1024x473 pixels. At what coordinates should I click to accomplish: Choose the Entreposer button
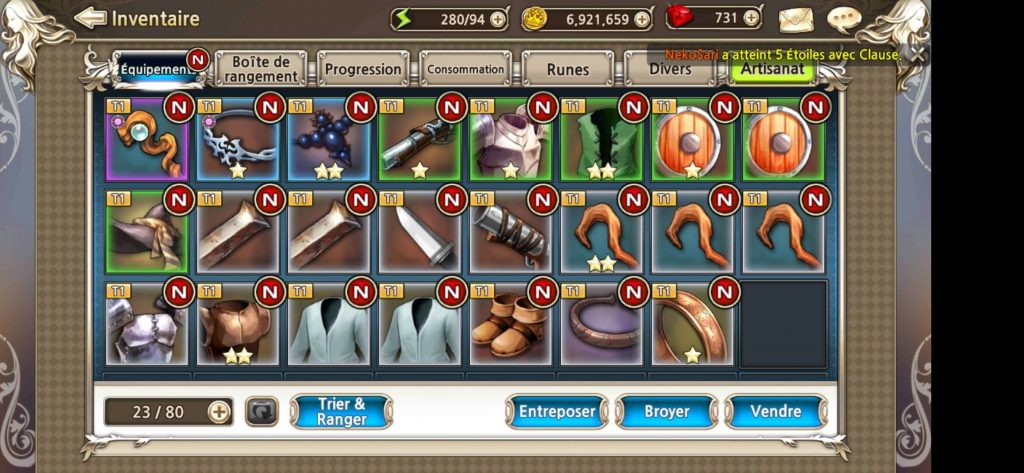click(x=557, y=411)
